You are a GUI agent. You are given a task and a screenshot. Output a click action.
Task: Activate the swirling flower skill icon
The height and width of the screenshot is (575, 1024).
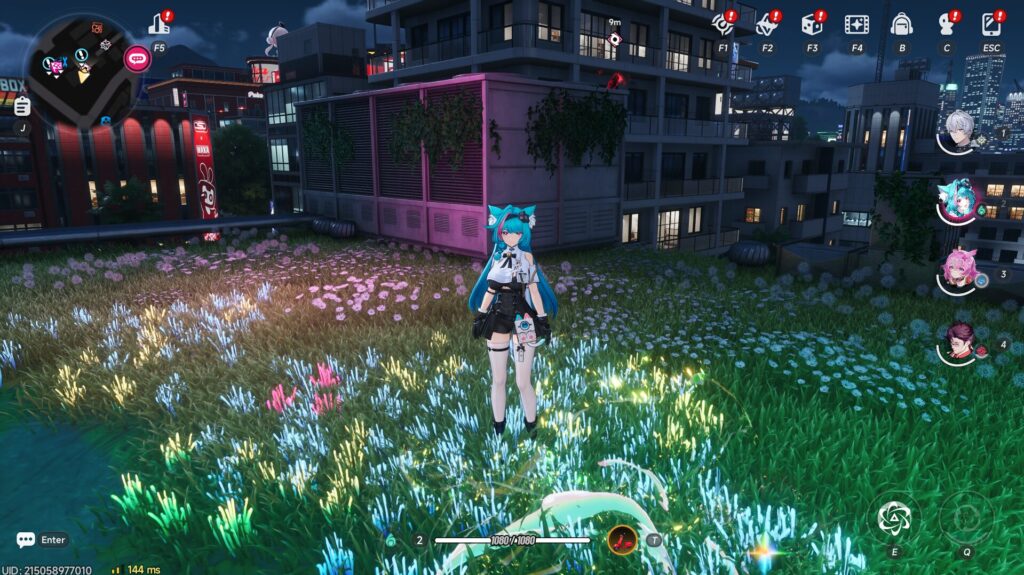point(893,517)
